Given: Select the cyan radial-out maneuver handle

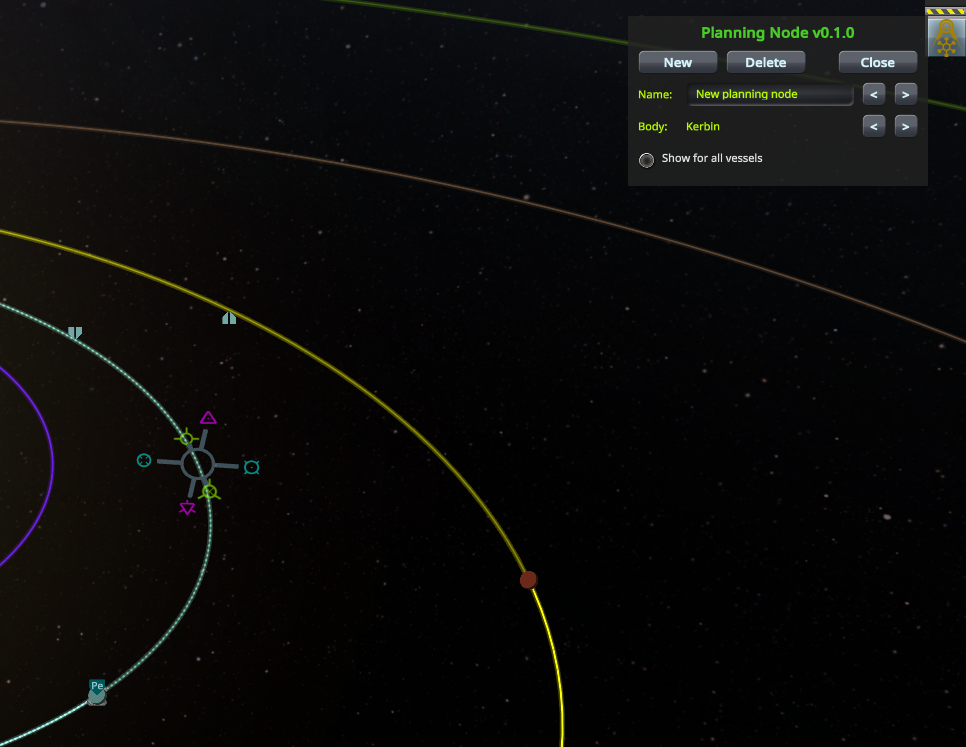Looking at the screenshot, I should tap(252, 467).
